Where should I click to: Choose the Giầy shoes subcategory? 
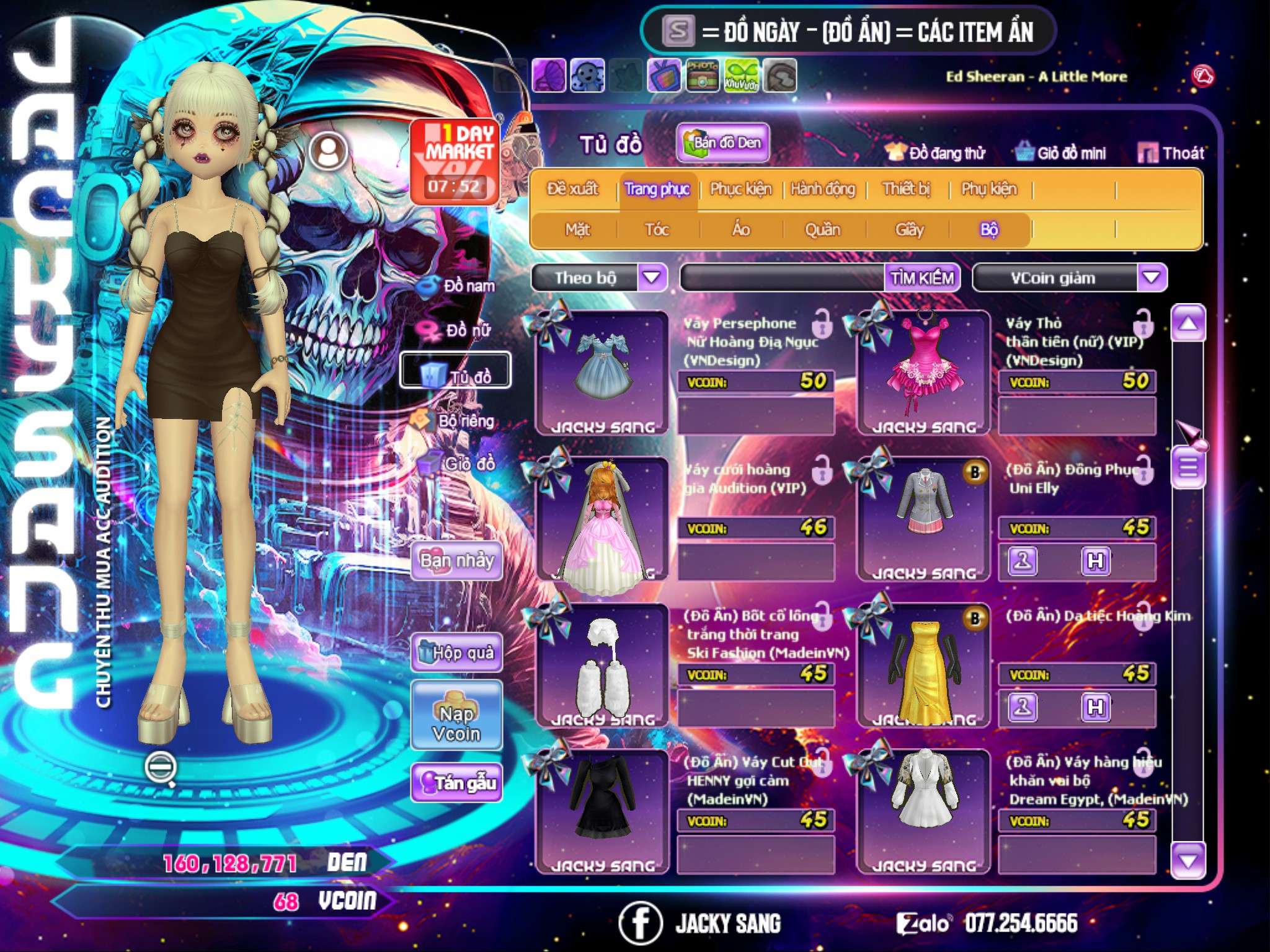point(909,230)
